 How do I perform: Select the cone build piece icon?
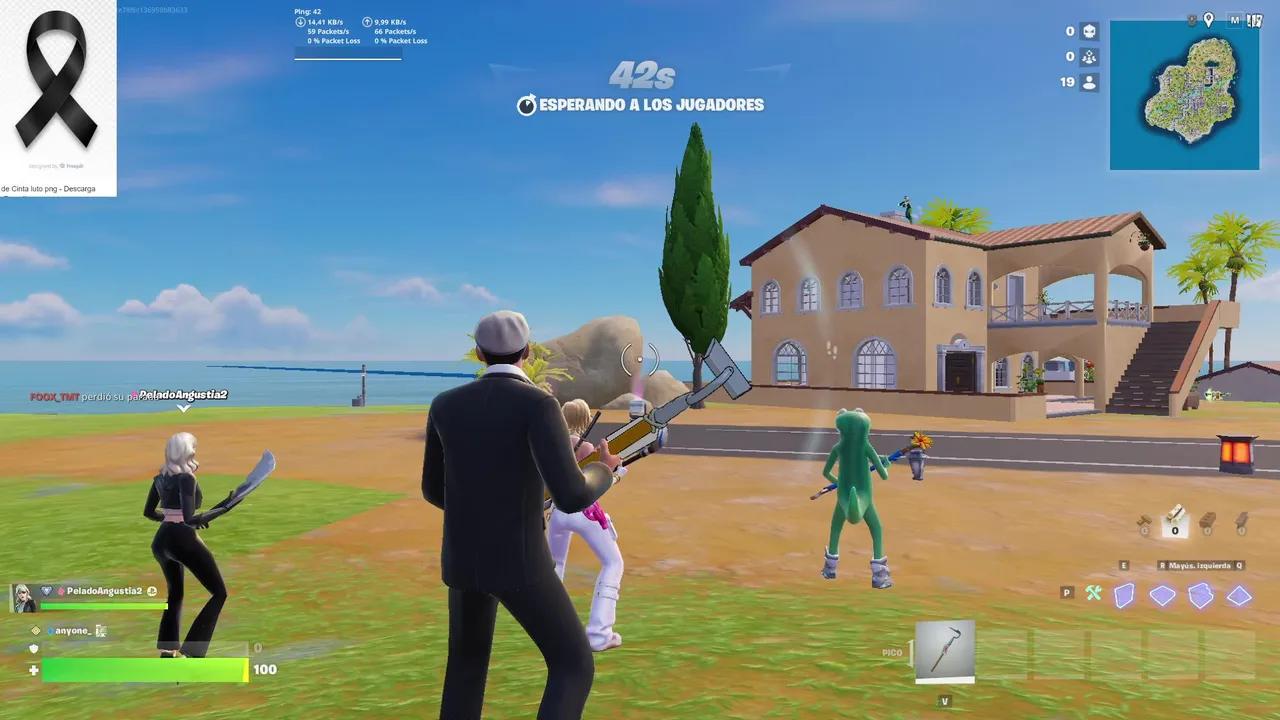1238,594
